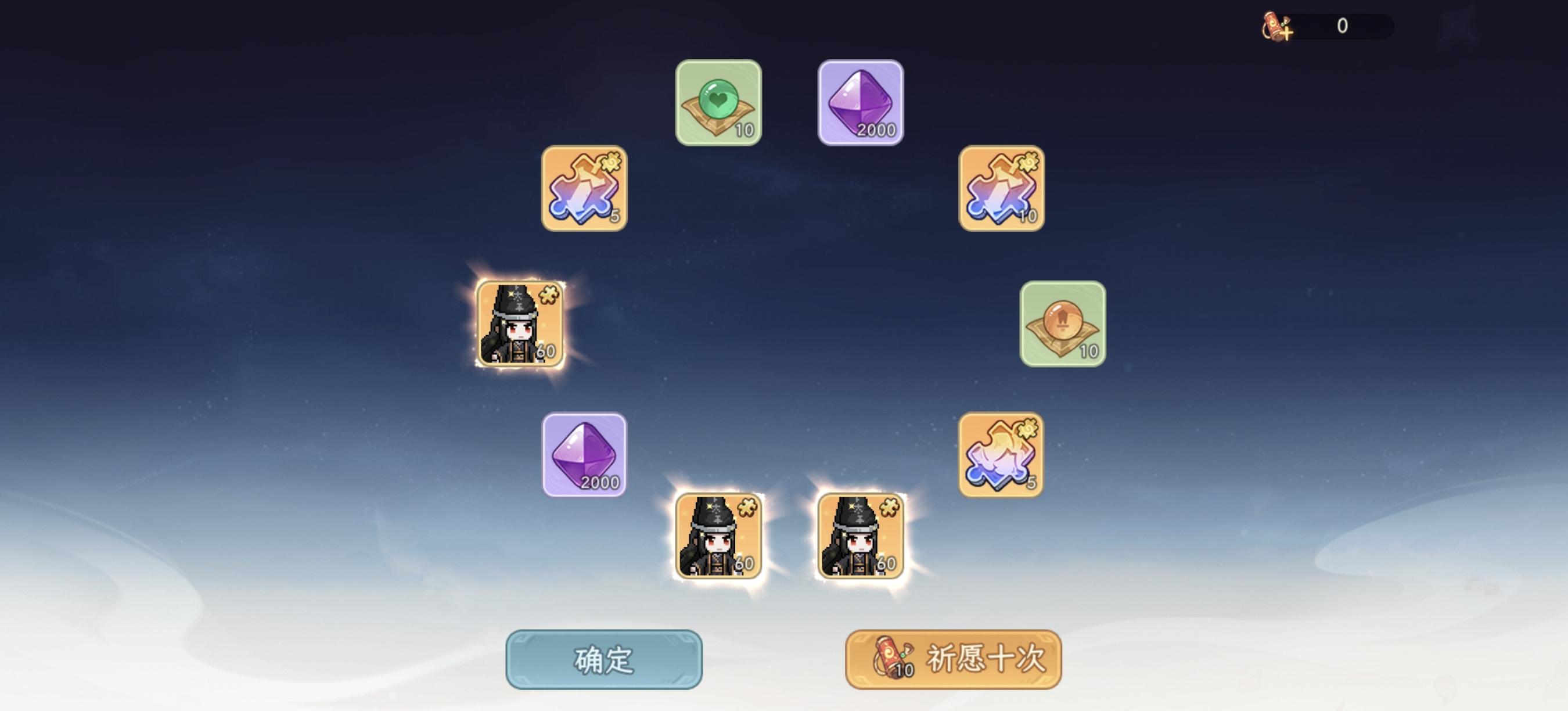
Task: Select the top purple crystal worth 2000
Action: [x=861, y=102]
